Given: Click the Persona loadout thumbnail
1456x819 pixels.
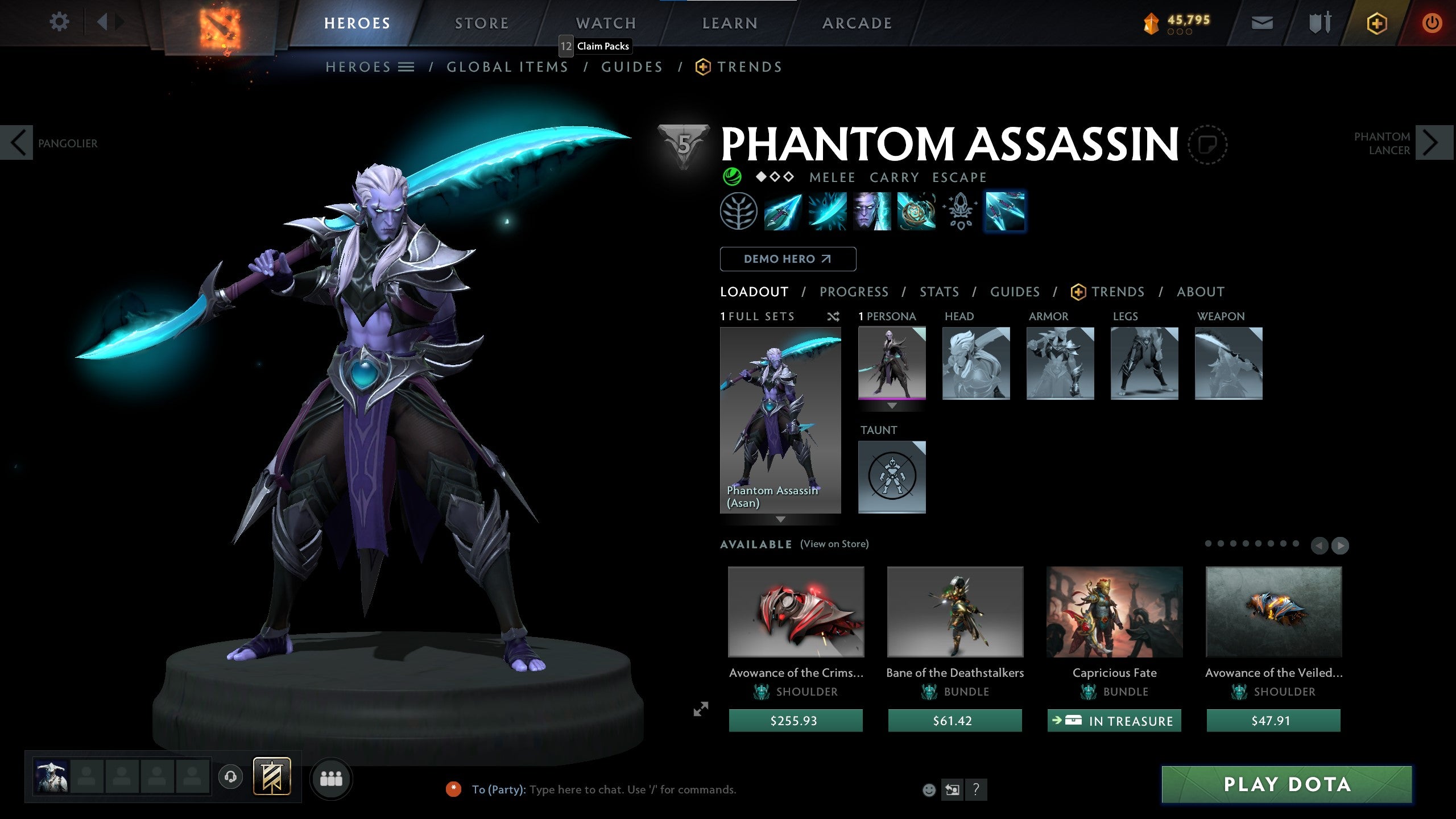Looking at the screenshot, I should (891, 364).
